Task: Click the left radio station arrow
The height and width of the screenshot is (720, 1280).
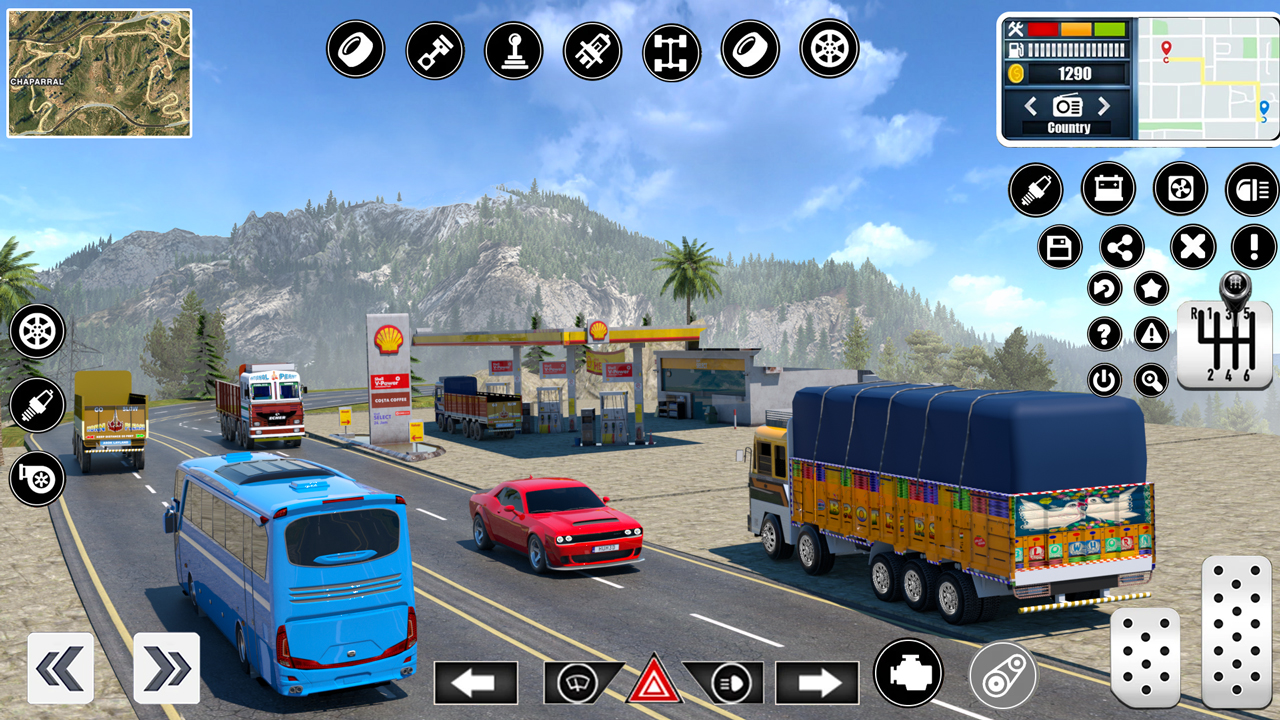Action: coord(1032,106)
